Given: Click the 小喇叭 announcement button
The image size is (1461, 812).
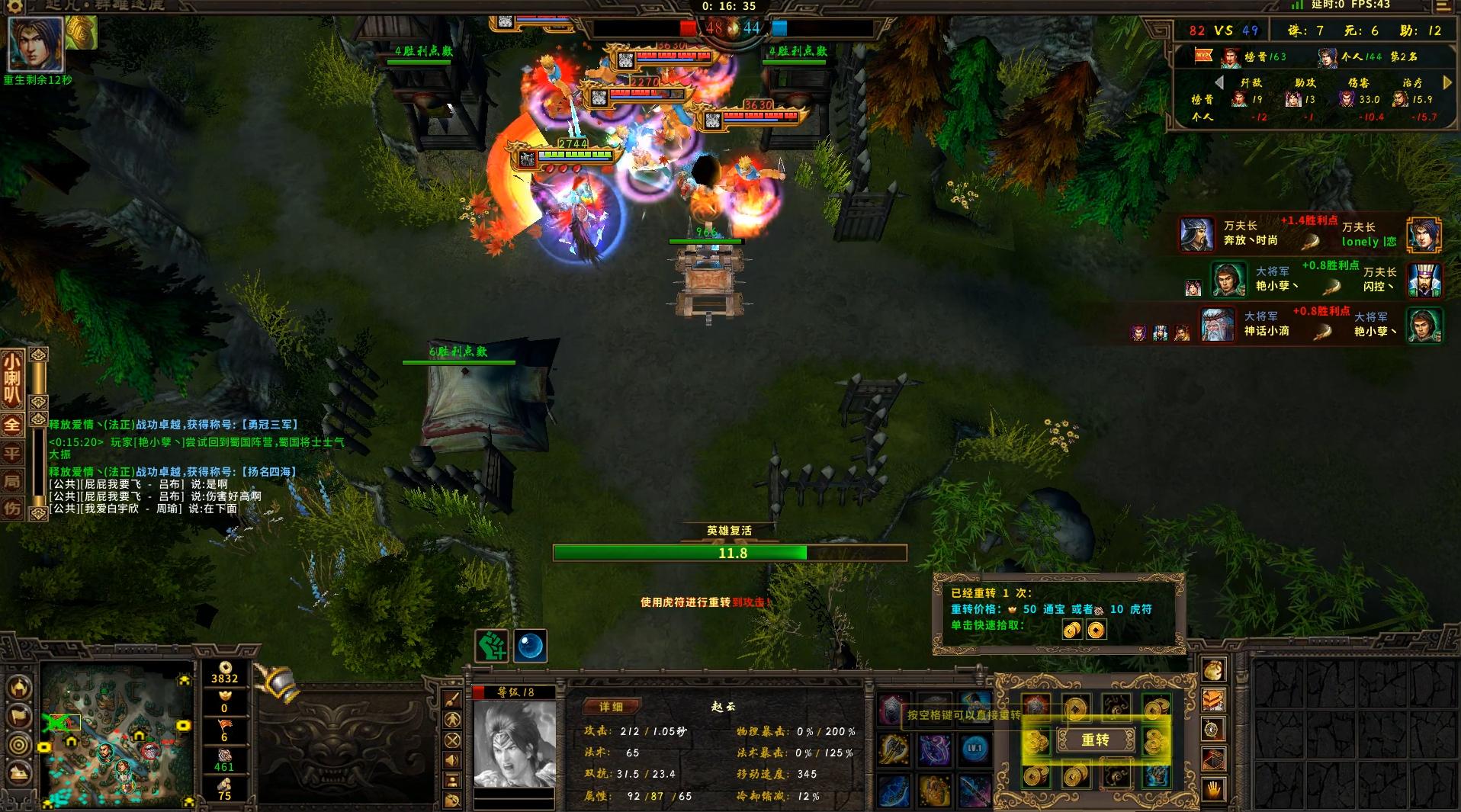Looking at the screenshot, I should click(12, 379).
